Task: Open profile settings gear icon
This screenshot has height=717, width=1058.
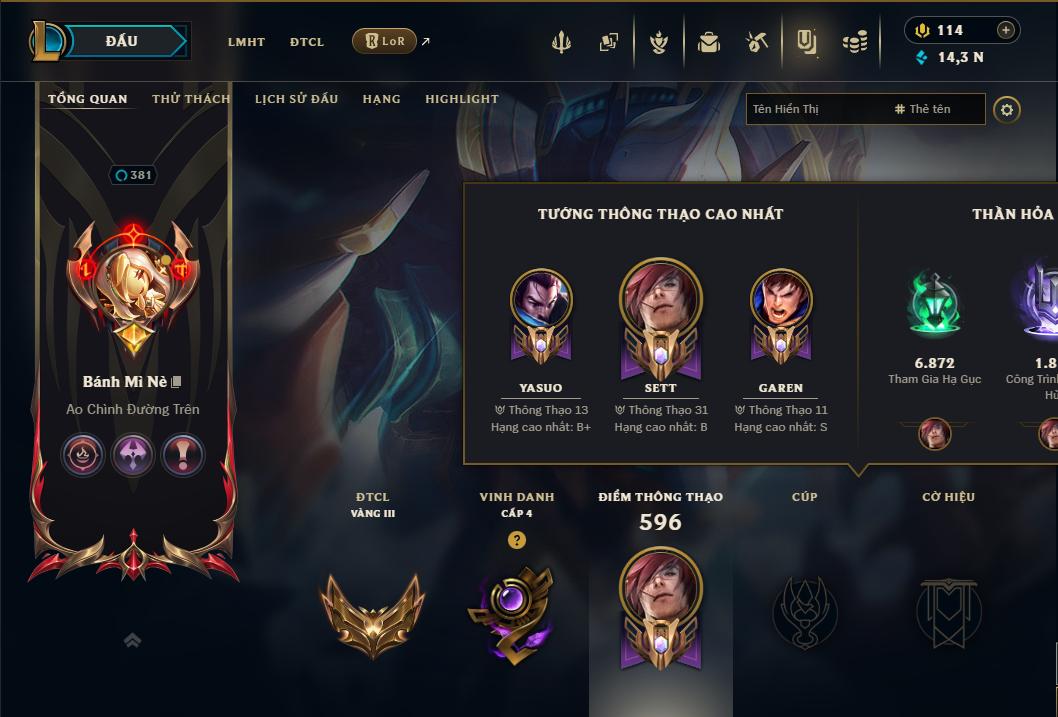Action: coord(1007,109)
